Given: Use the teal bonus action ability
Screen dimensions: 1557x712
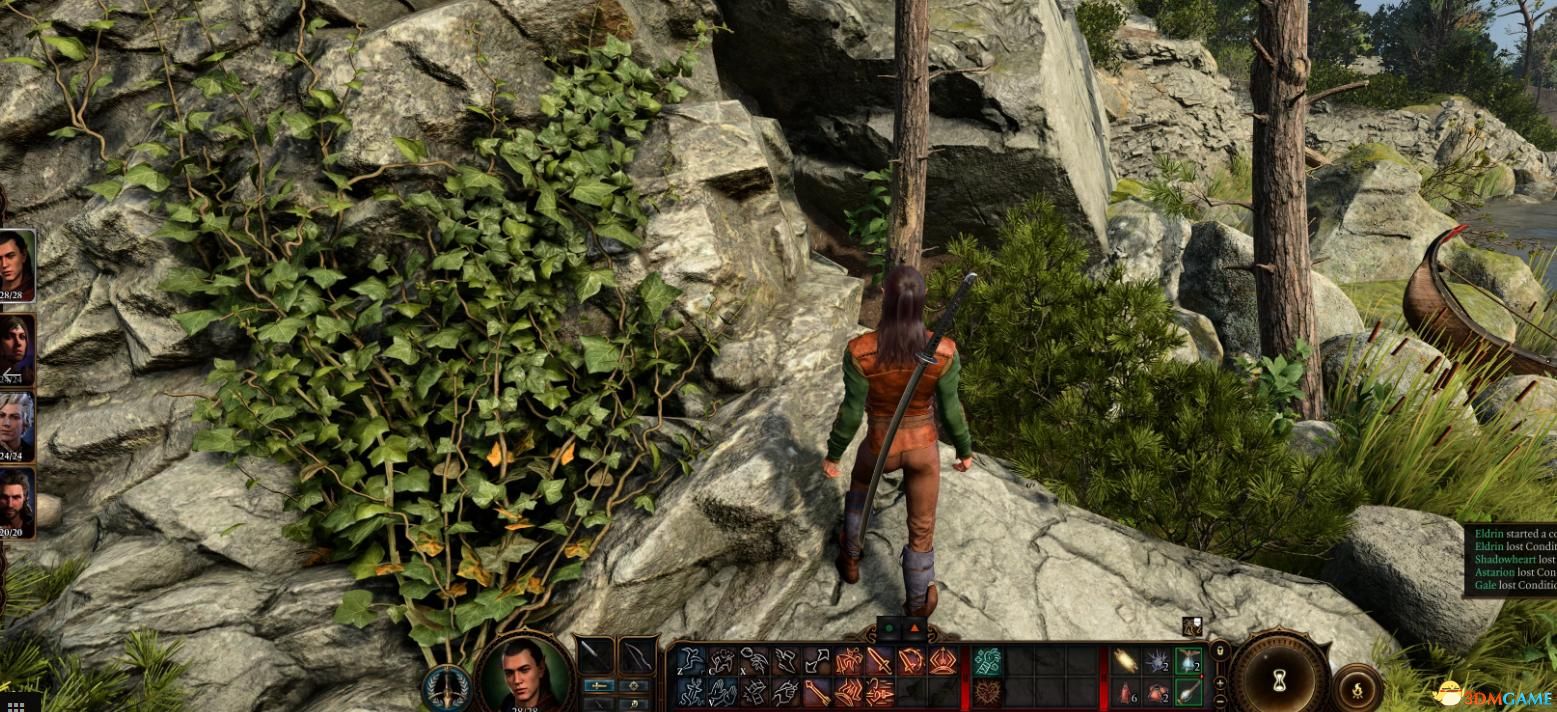Looking at the screenshot, I should click(x=988, y=660).
